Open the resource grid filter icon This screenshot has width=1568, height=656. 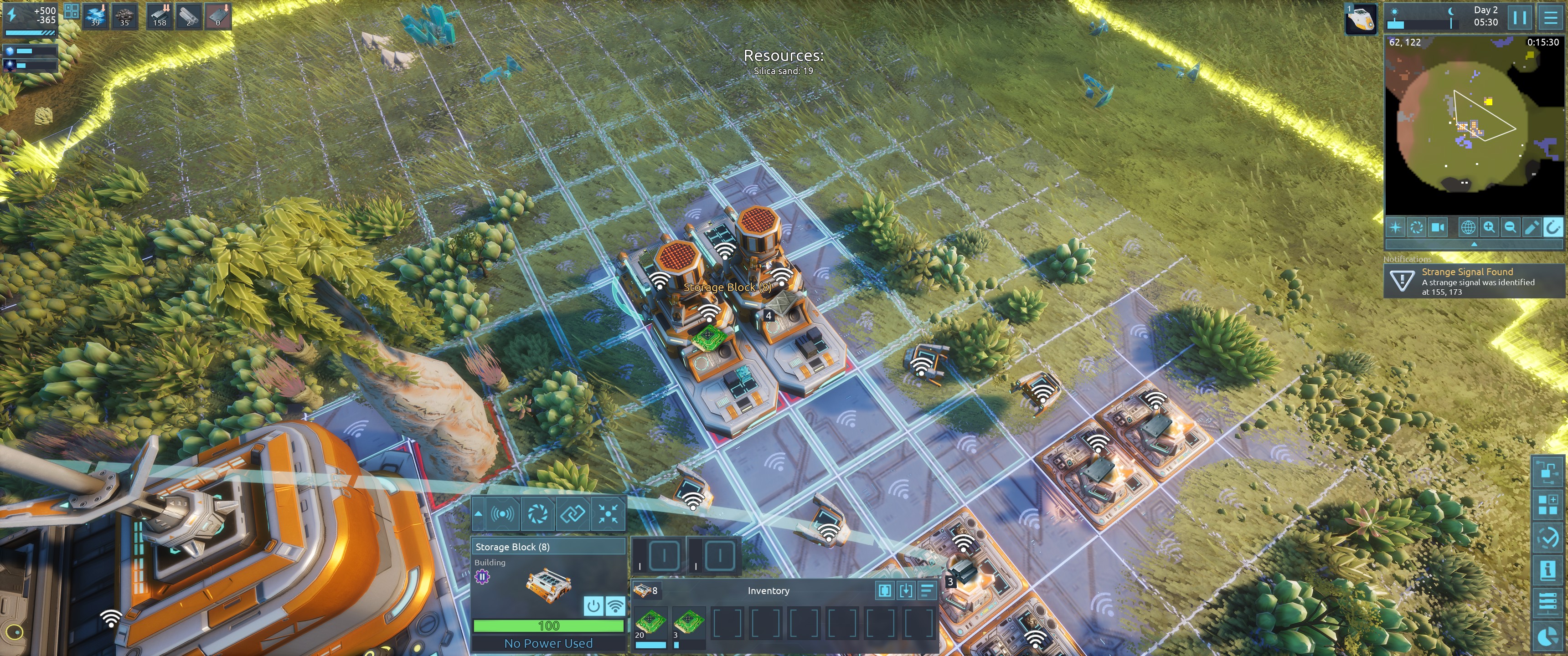point(71,11)
